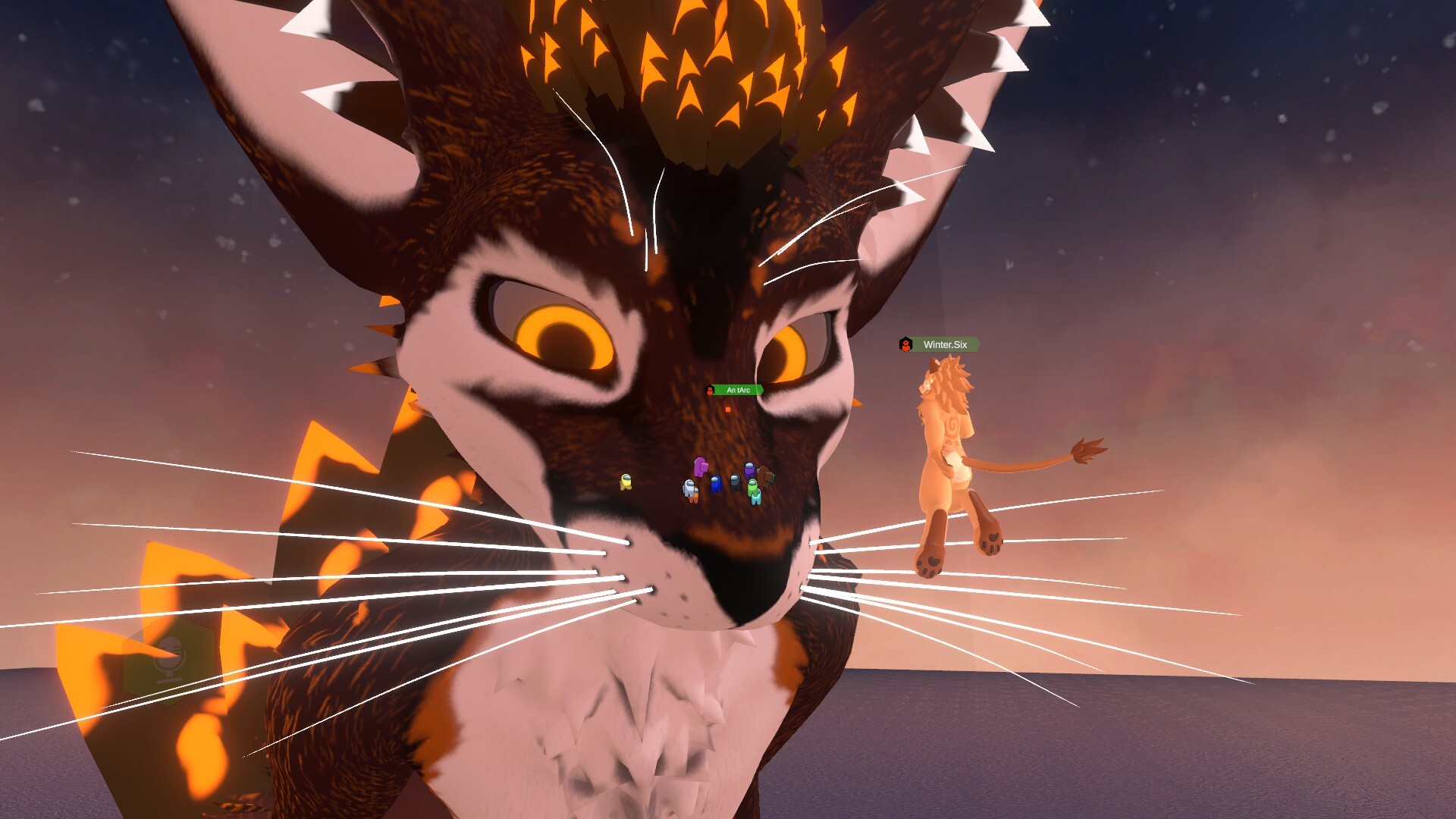Viewport: 1456px width, 819px height.
Task: Toggle the hexagonal microphone icon
Action: 167,658
